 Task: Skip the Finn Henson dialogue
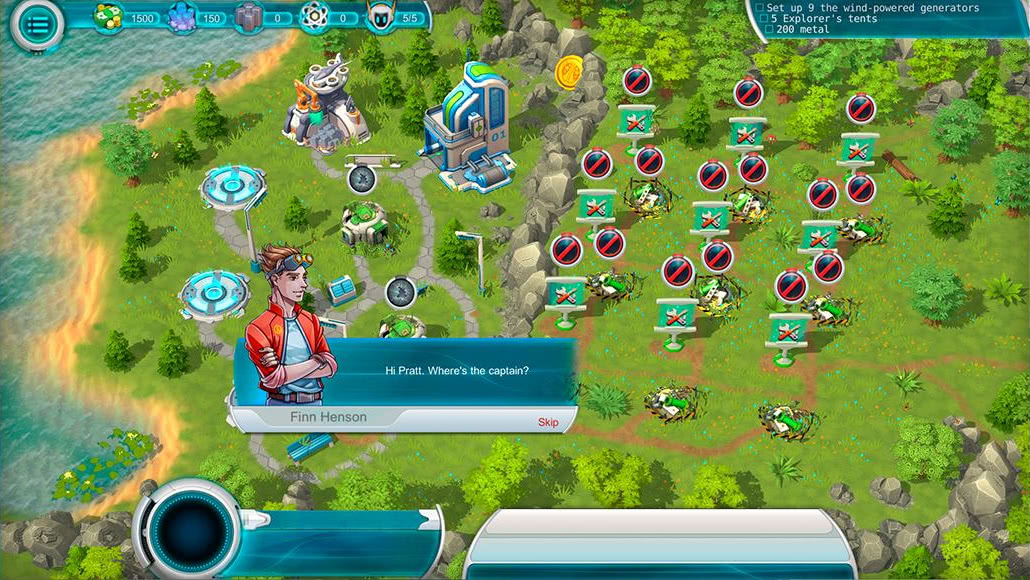pyautogui.click(x=548, y=422)
